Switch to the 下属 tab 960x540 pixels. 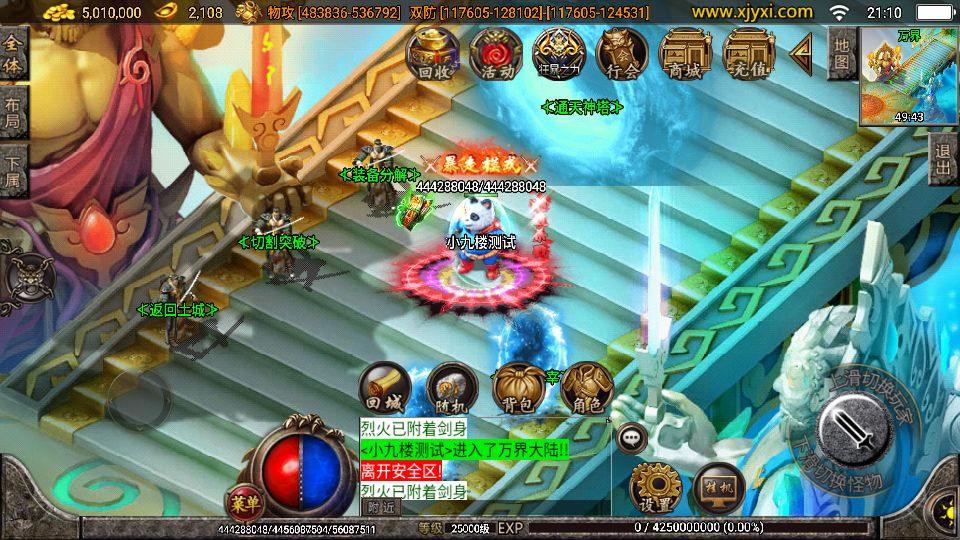14,171
